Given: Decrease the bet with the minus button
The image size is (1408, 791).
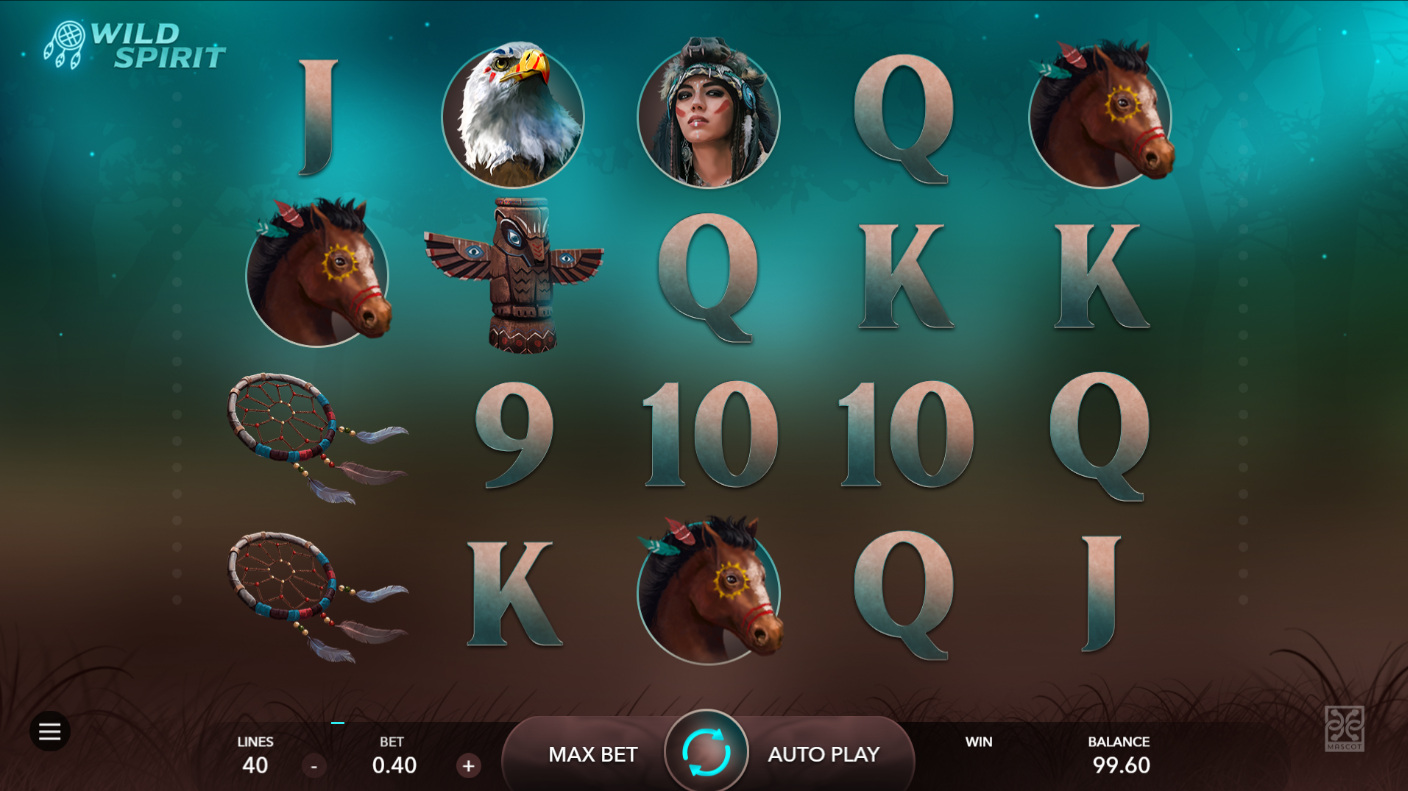Looking at the screenshot, I should pyautogui.click(x=314, y=766).
